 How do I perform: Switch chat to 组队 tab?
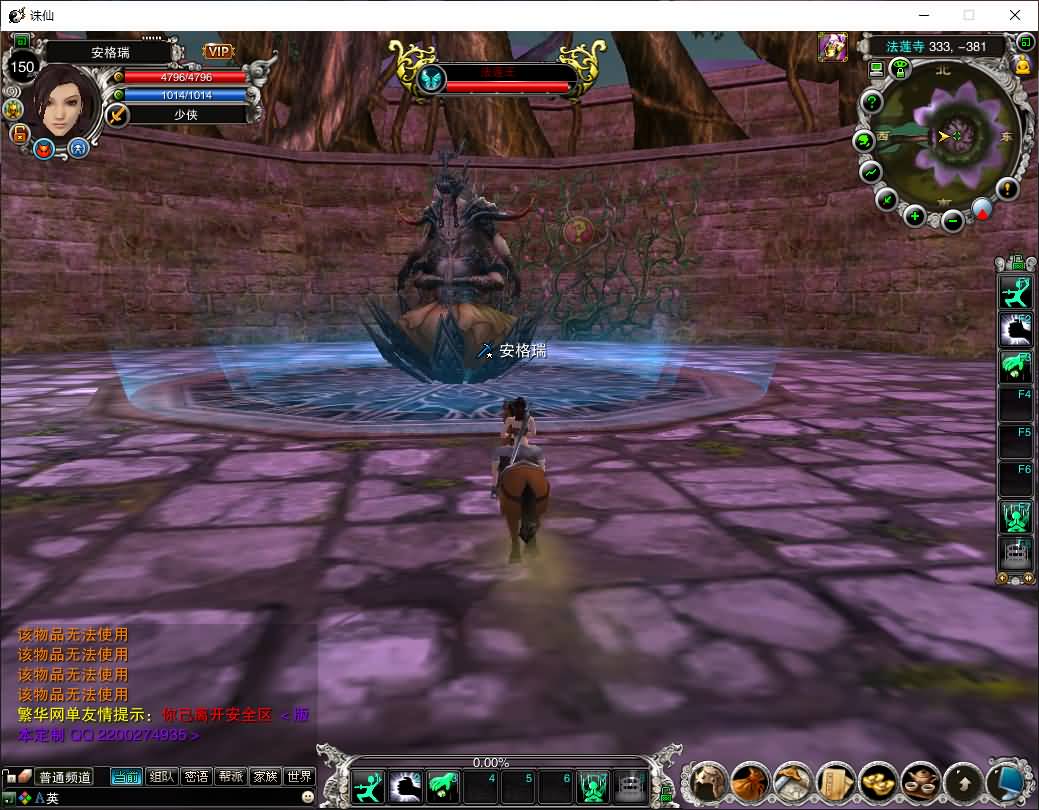point(161,776)
